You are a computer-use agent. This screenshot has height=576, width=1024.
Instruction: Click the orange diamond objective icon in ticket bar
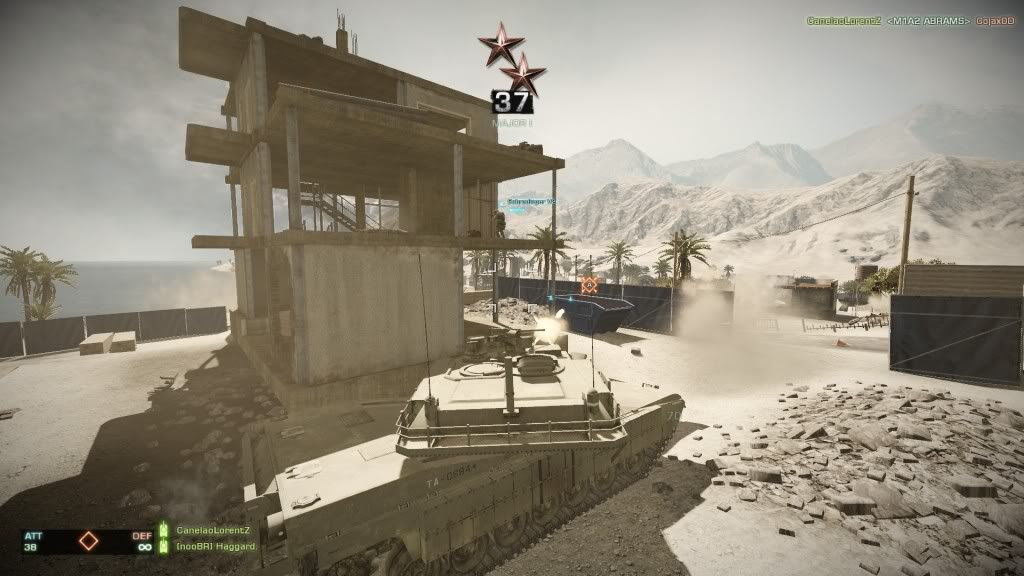(89, 541)
